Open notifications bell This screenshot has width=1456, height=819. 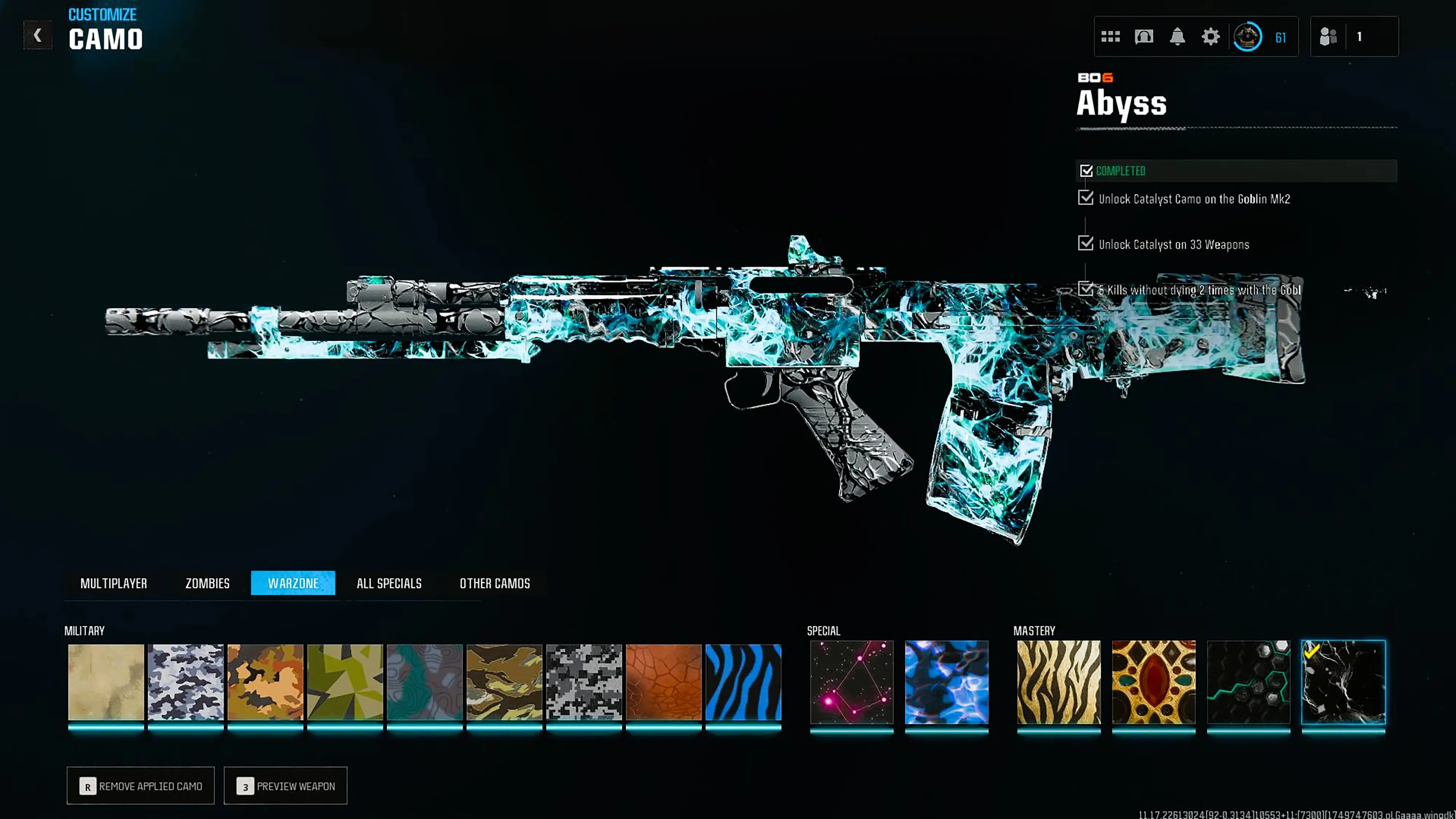(1177, 37)
